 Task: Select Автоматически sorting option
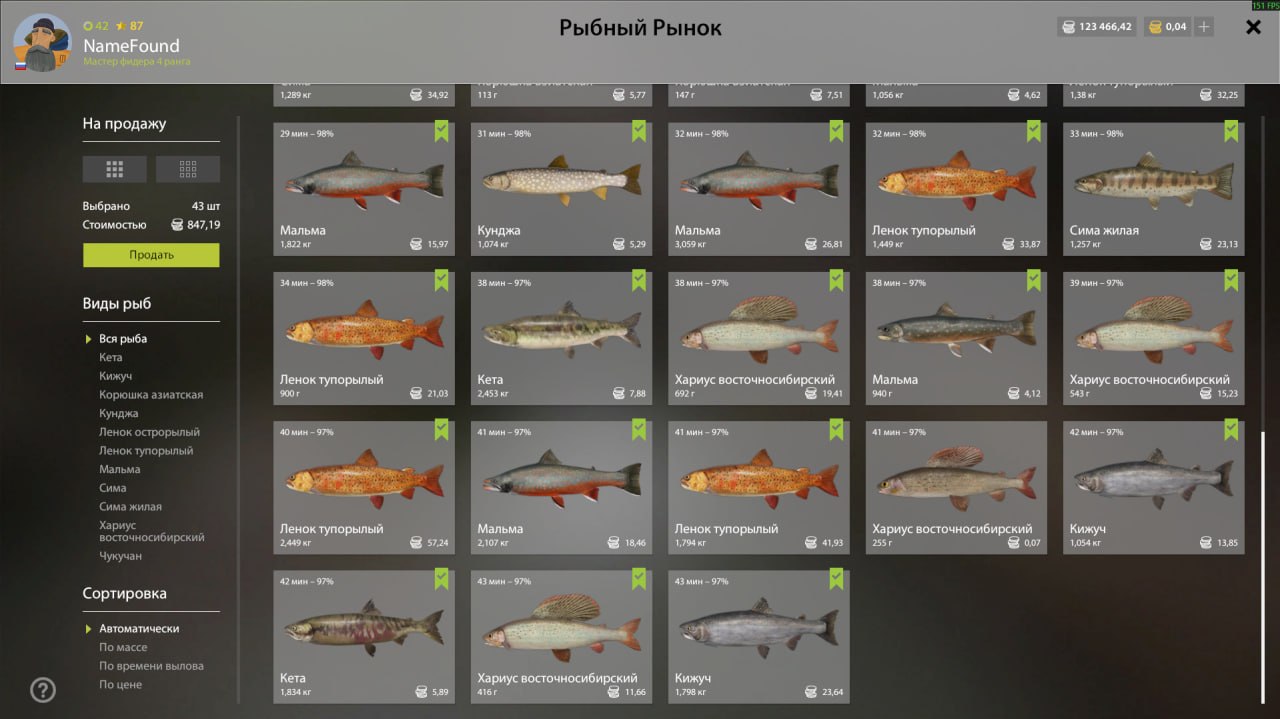point(139,629)
